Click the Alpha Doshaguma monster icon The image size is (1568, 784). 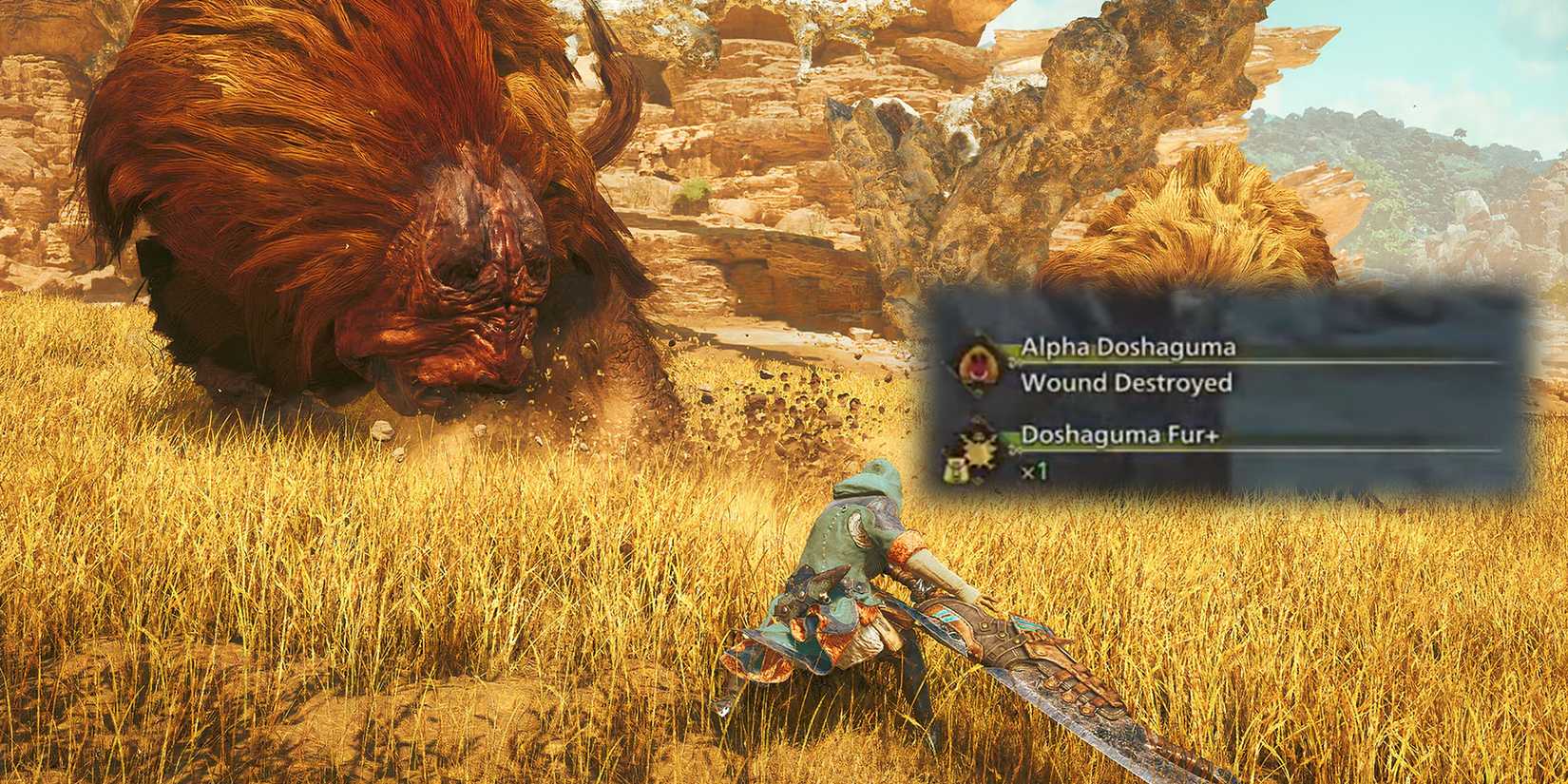(975, 365)
